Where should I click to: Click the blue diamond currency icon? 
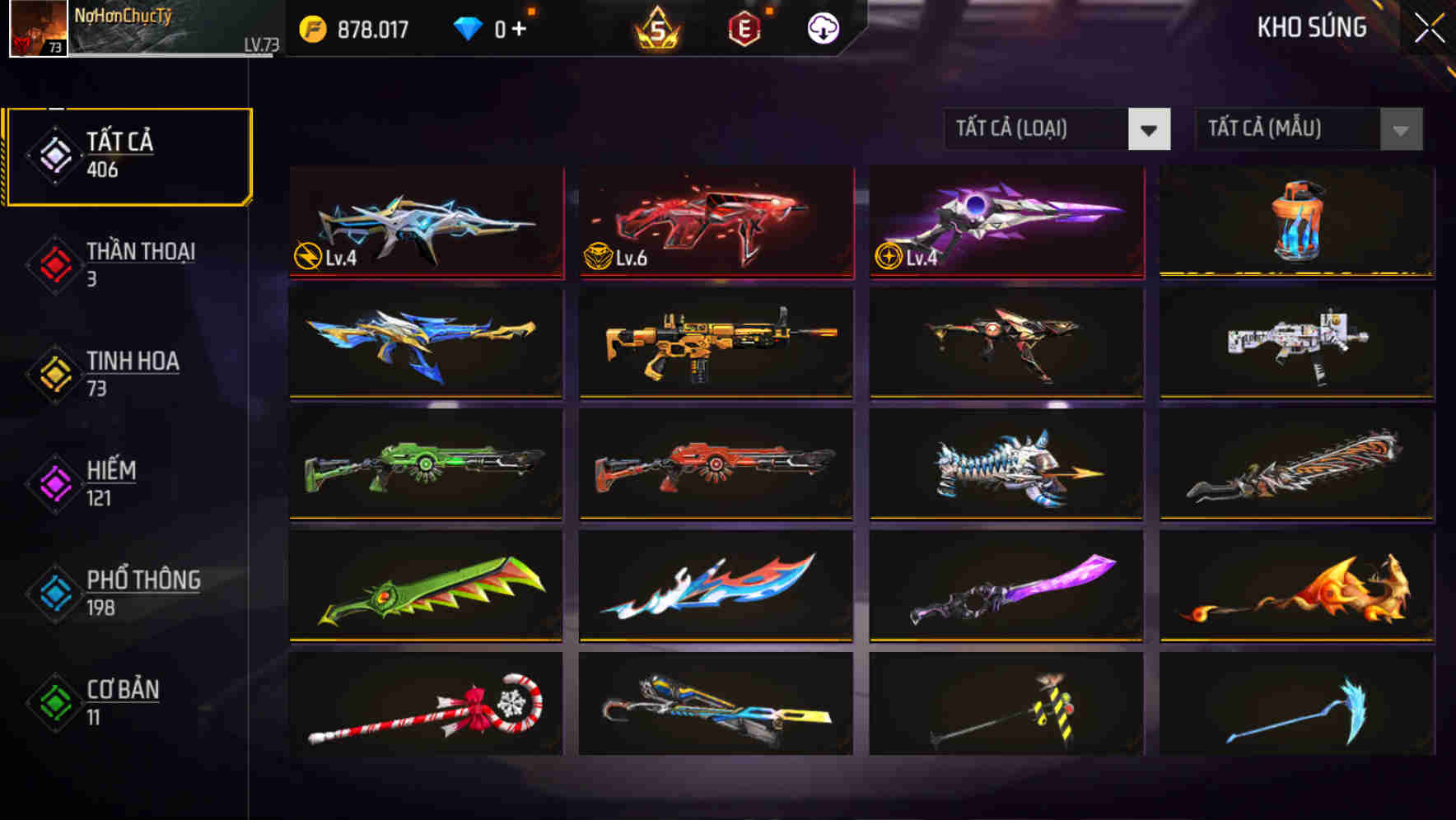click(x=467, y=27)
